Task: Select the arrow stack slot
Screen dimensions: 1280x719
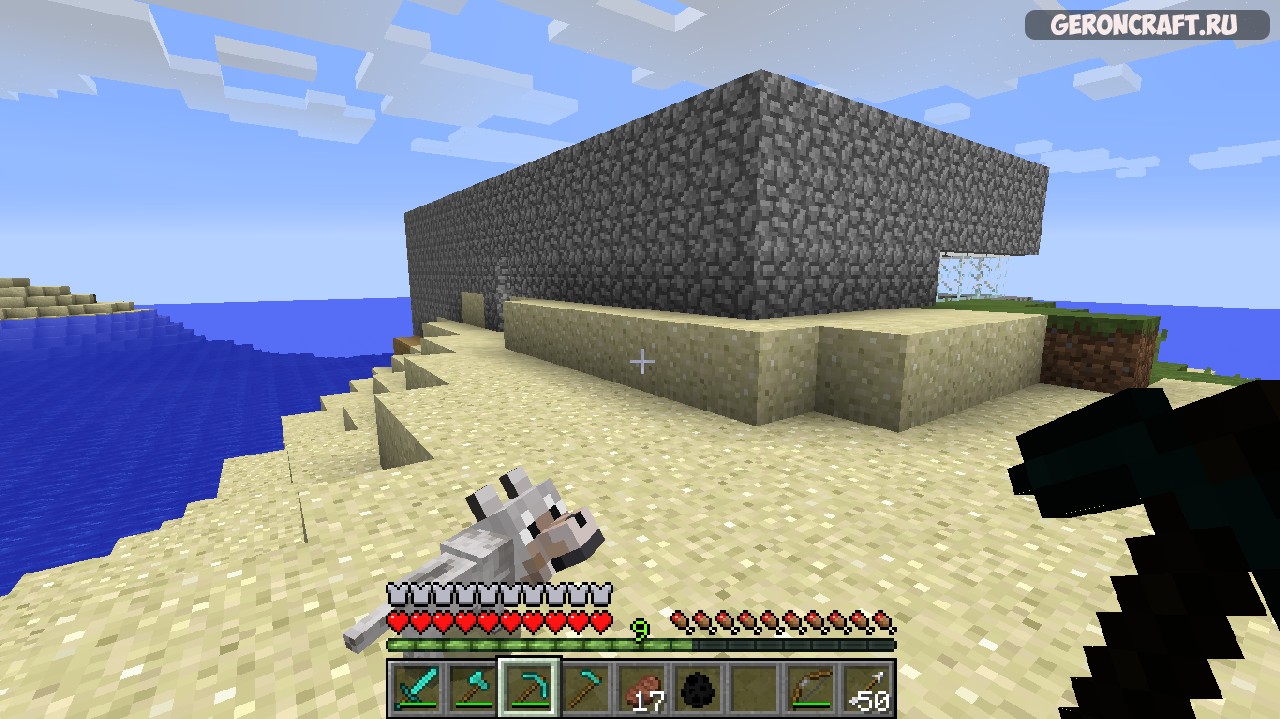Action: tap(867, 687)
